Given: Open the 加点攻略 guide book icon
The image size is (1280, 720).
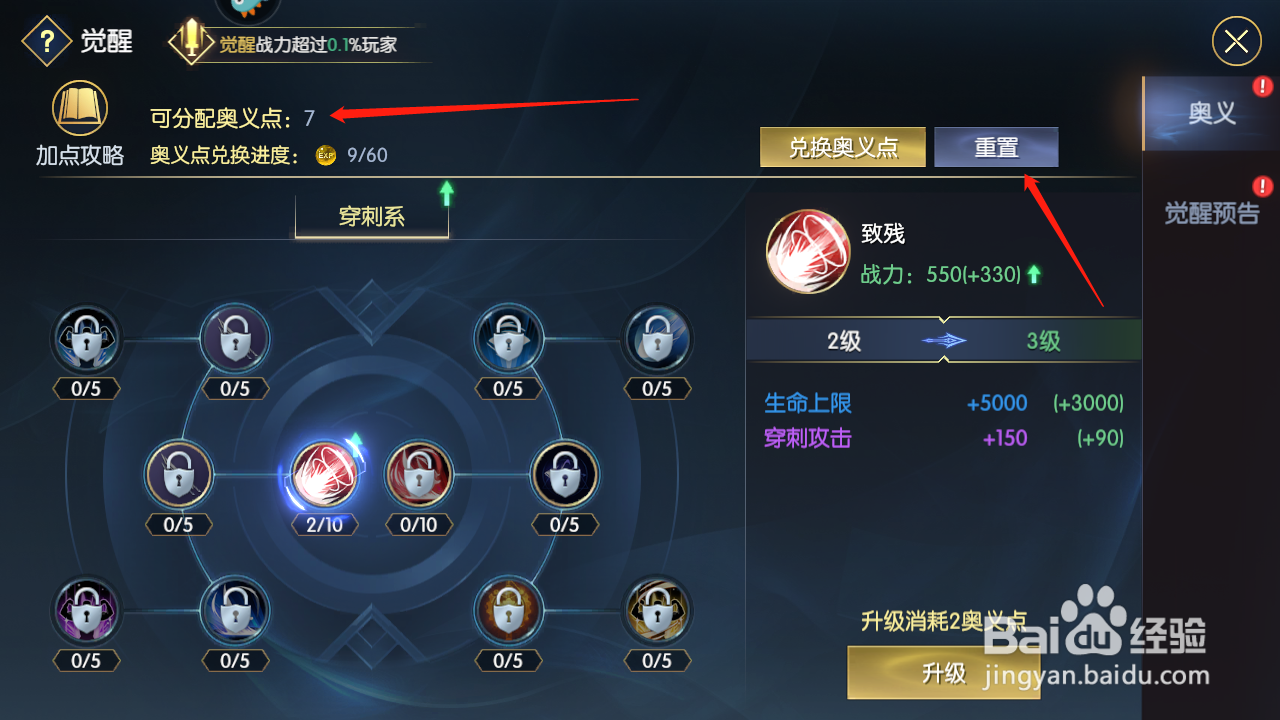Looking at the screenshot, I should [x=80, y=108].
